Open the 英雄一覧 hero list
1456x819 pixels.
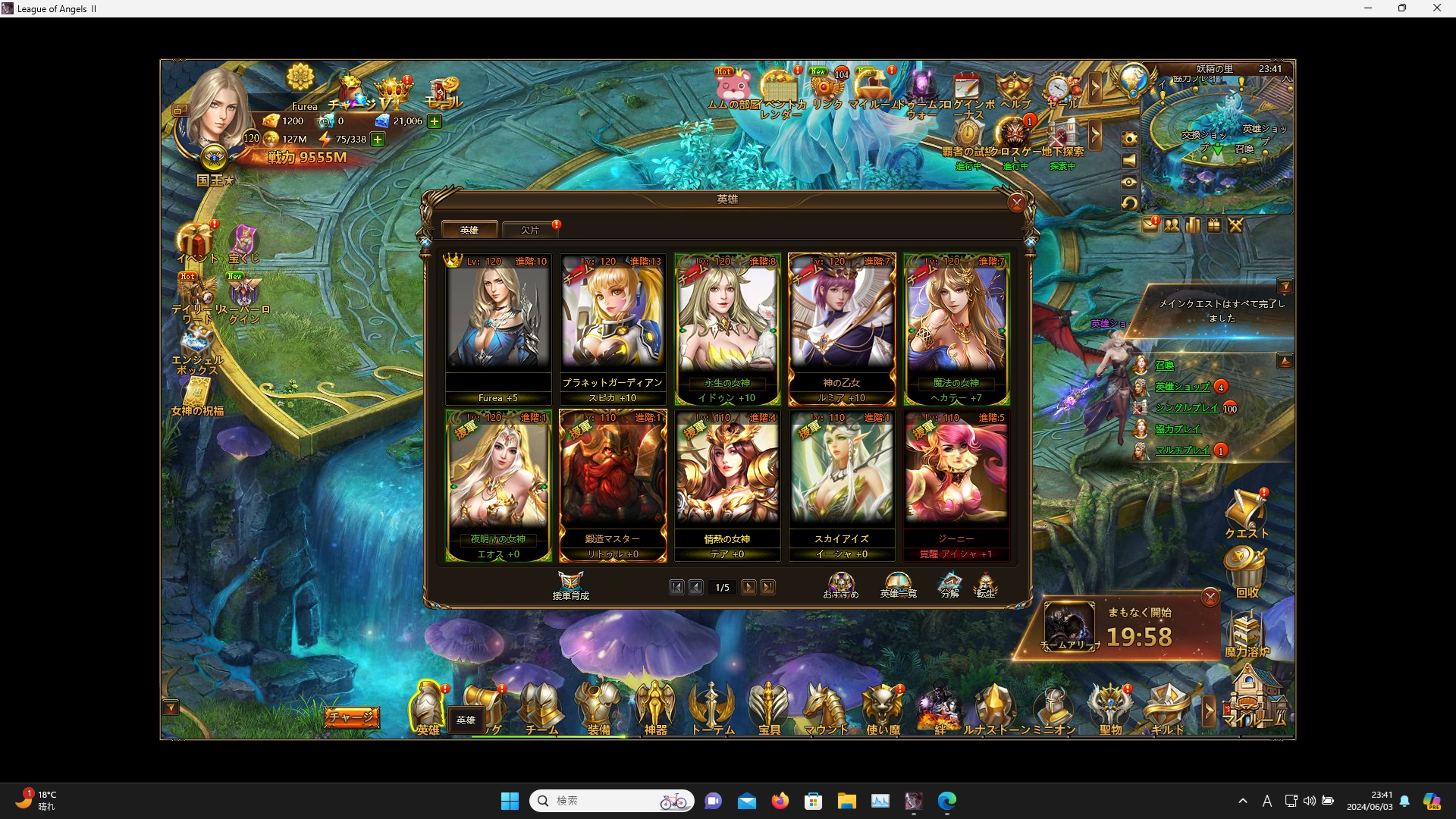898,585
